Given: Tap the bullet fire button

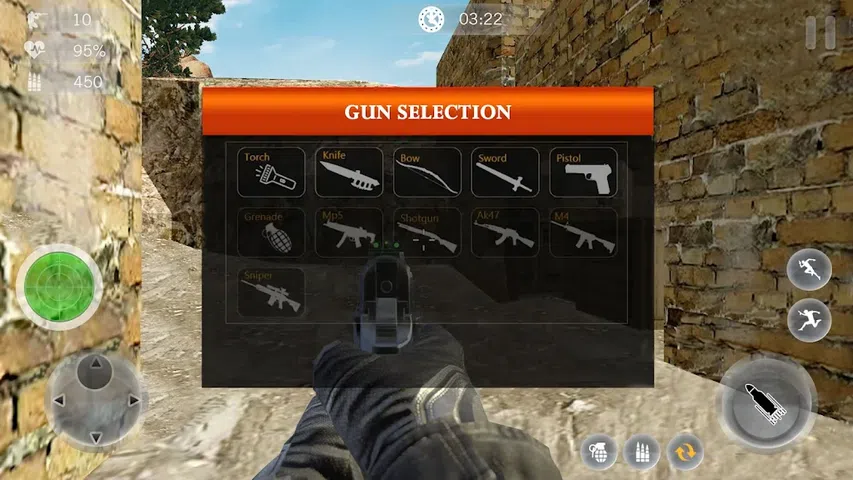Looking at the screenshot, I should click(x=766, y=403).
